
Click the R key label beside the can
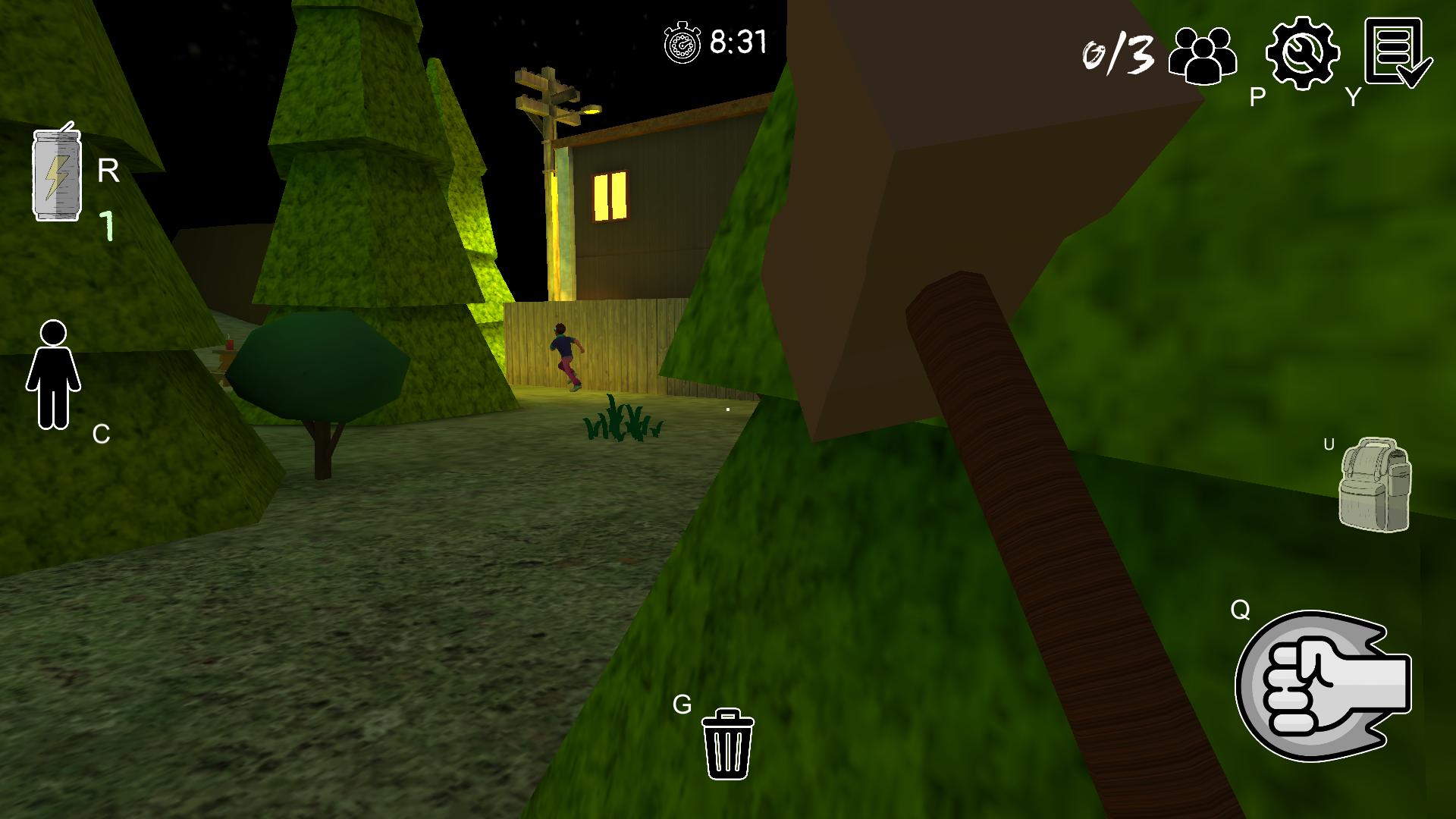coord(108,171)
